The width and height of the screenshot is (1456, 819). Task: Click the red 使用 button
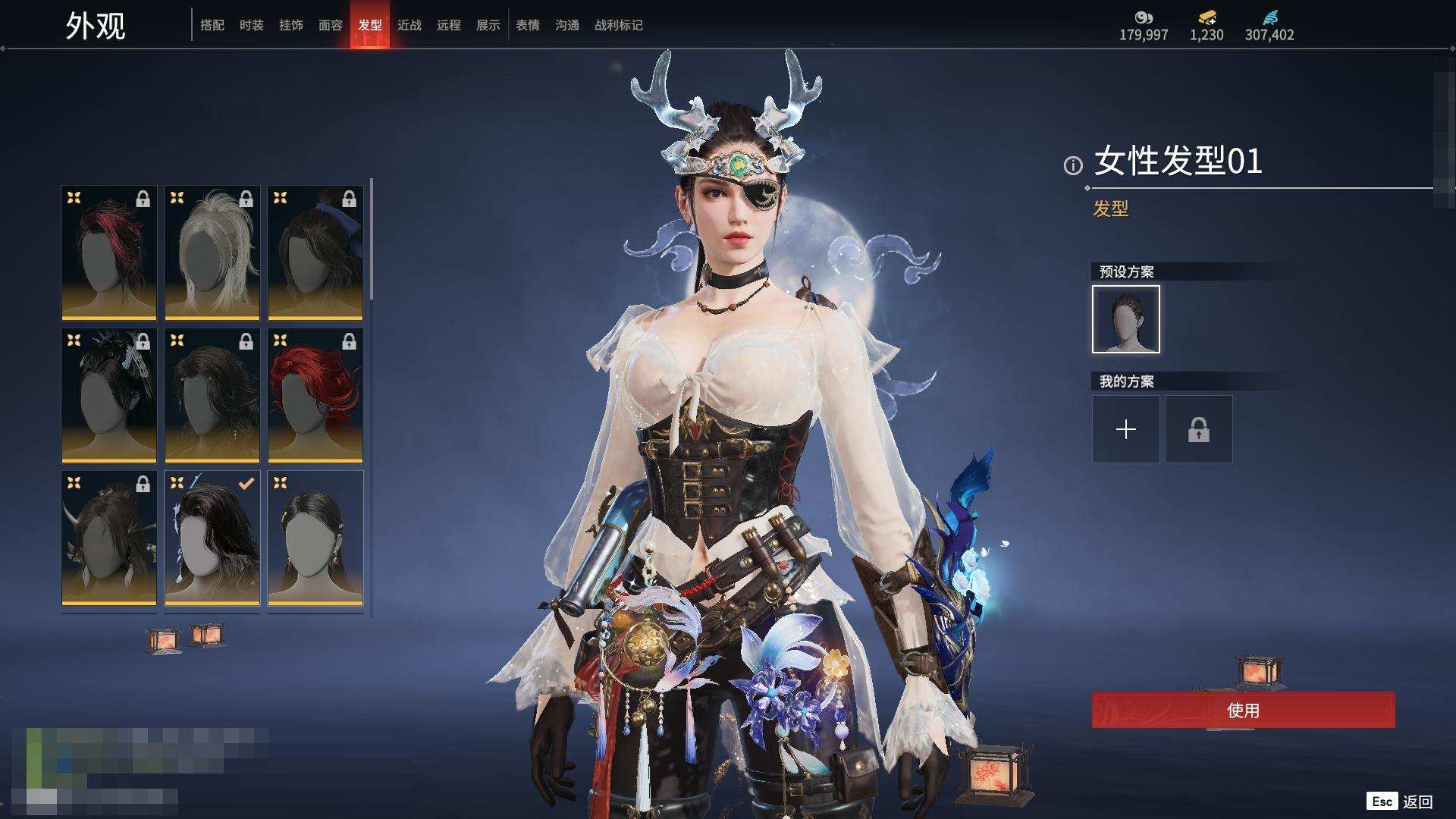tap(1243, 710)
